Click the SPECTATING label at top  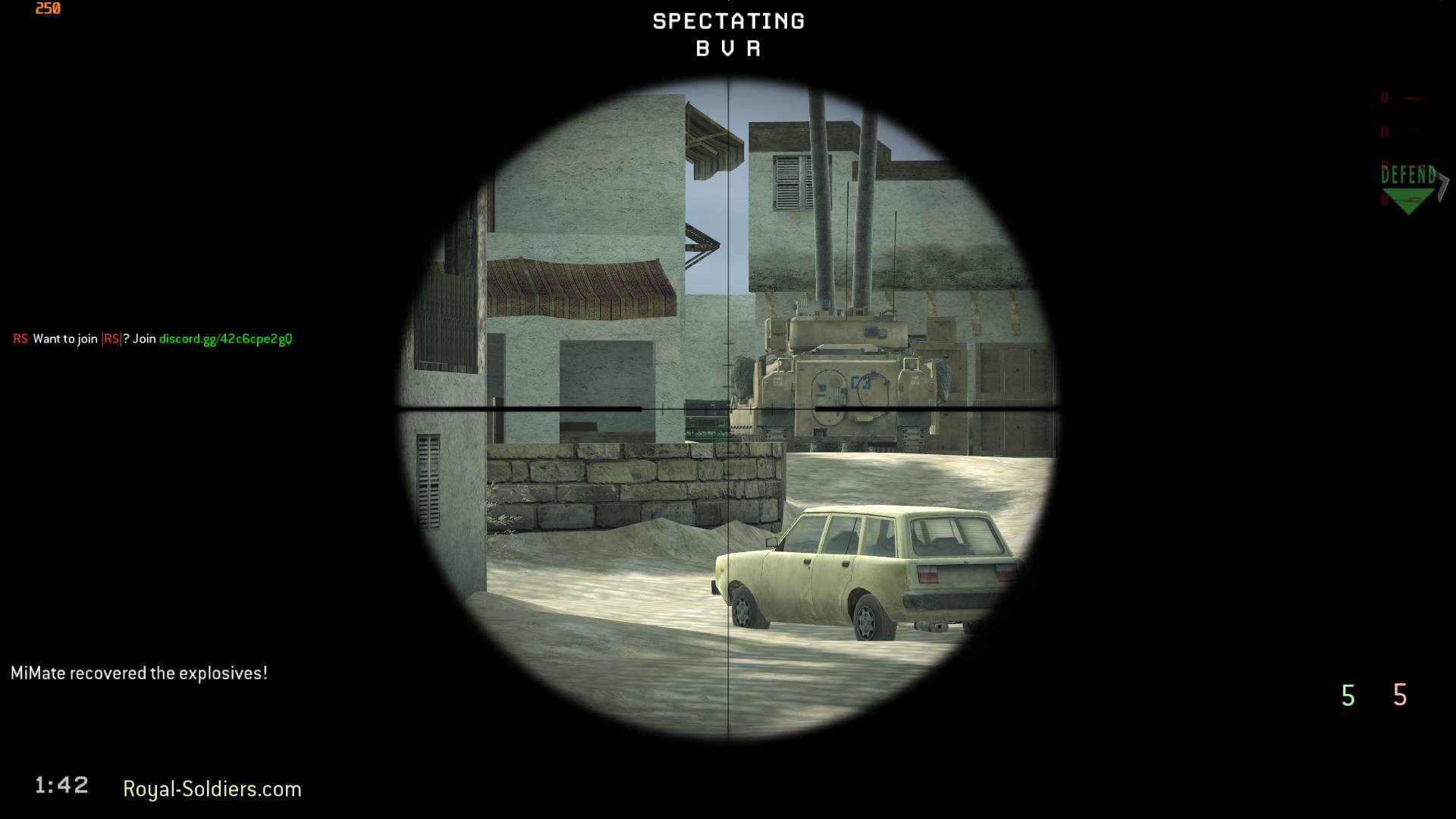click(728, 21)
